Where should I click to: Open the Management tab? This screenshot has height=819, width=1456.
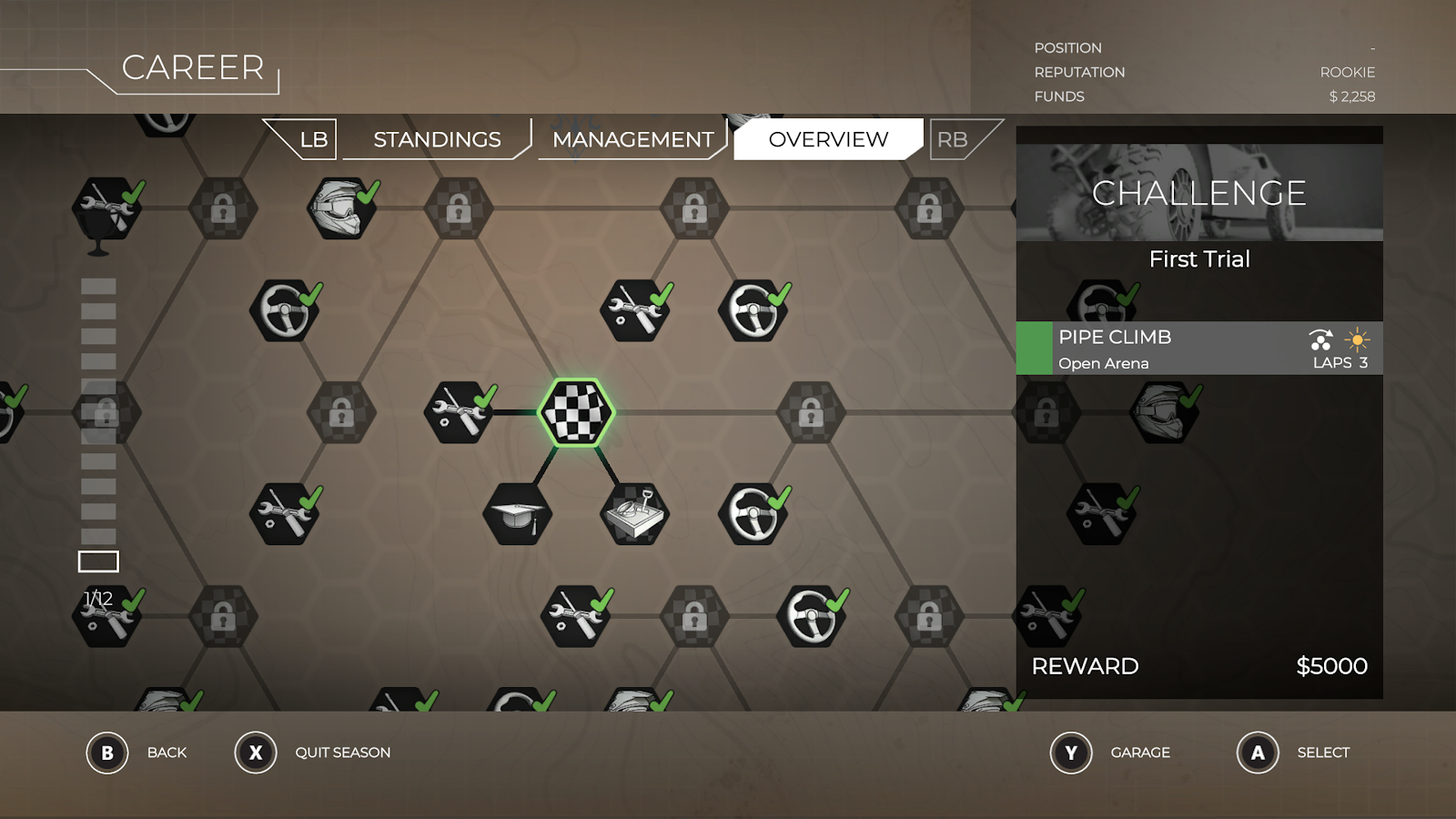point(632,139)
